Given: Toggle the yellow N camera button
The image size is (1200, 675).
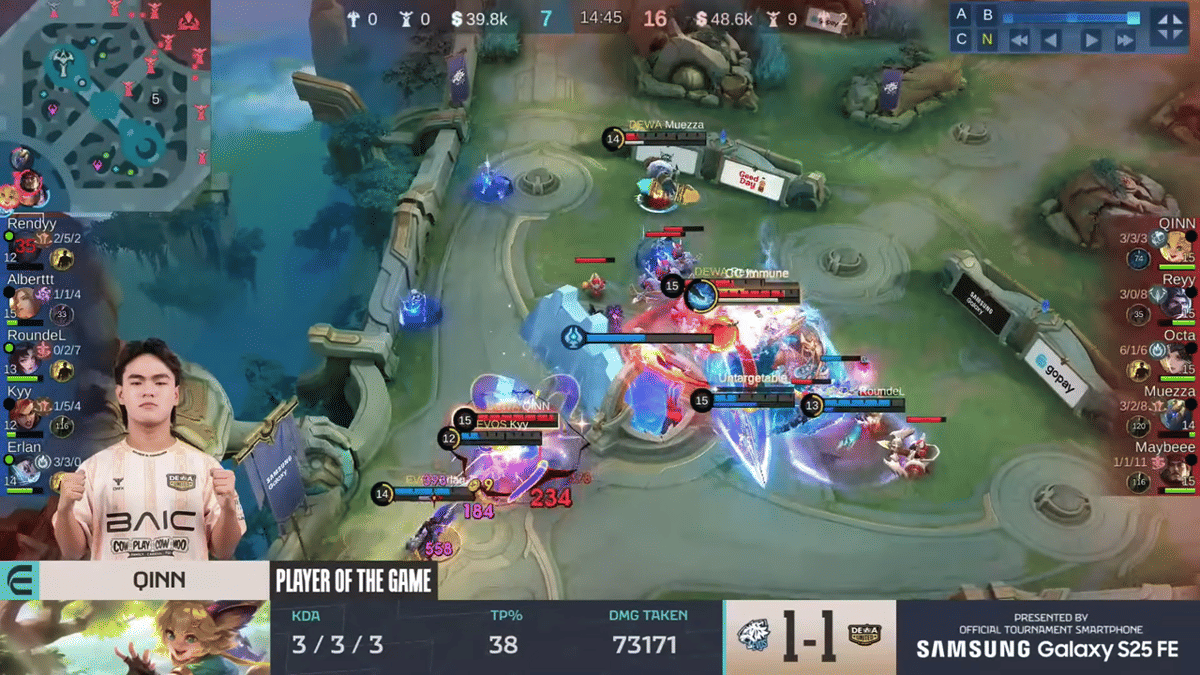Looking at the screenshot, I should click(x=988, y=40).
